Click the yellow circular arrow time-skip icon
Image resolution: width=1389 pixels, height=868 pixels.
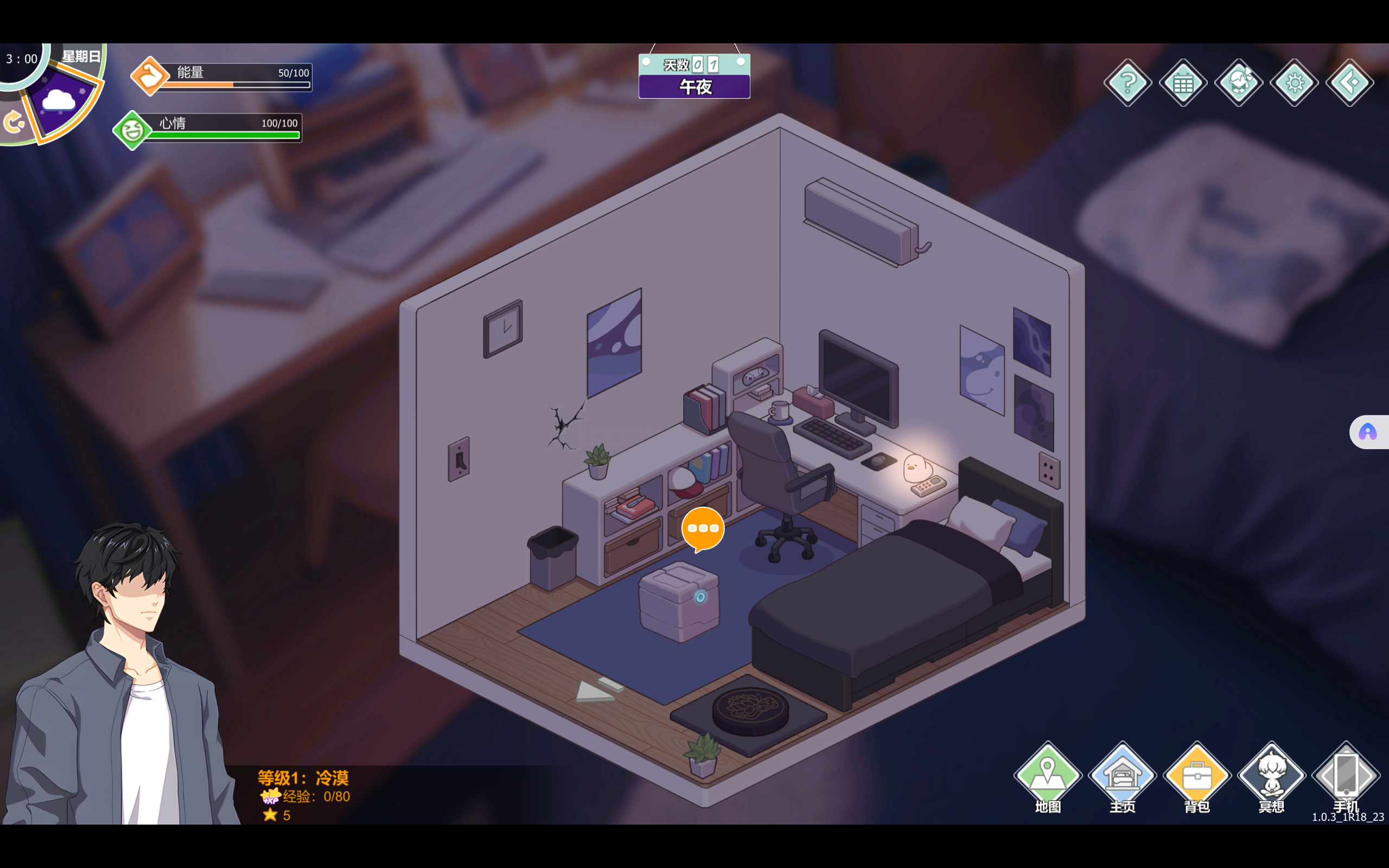coord(12,122)
